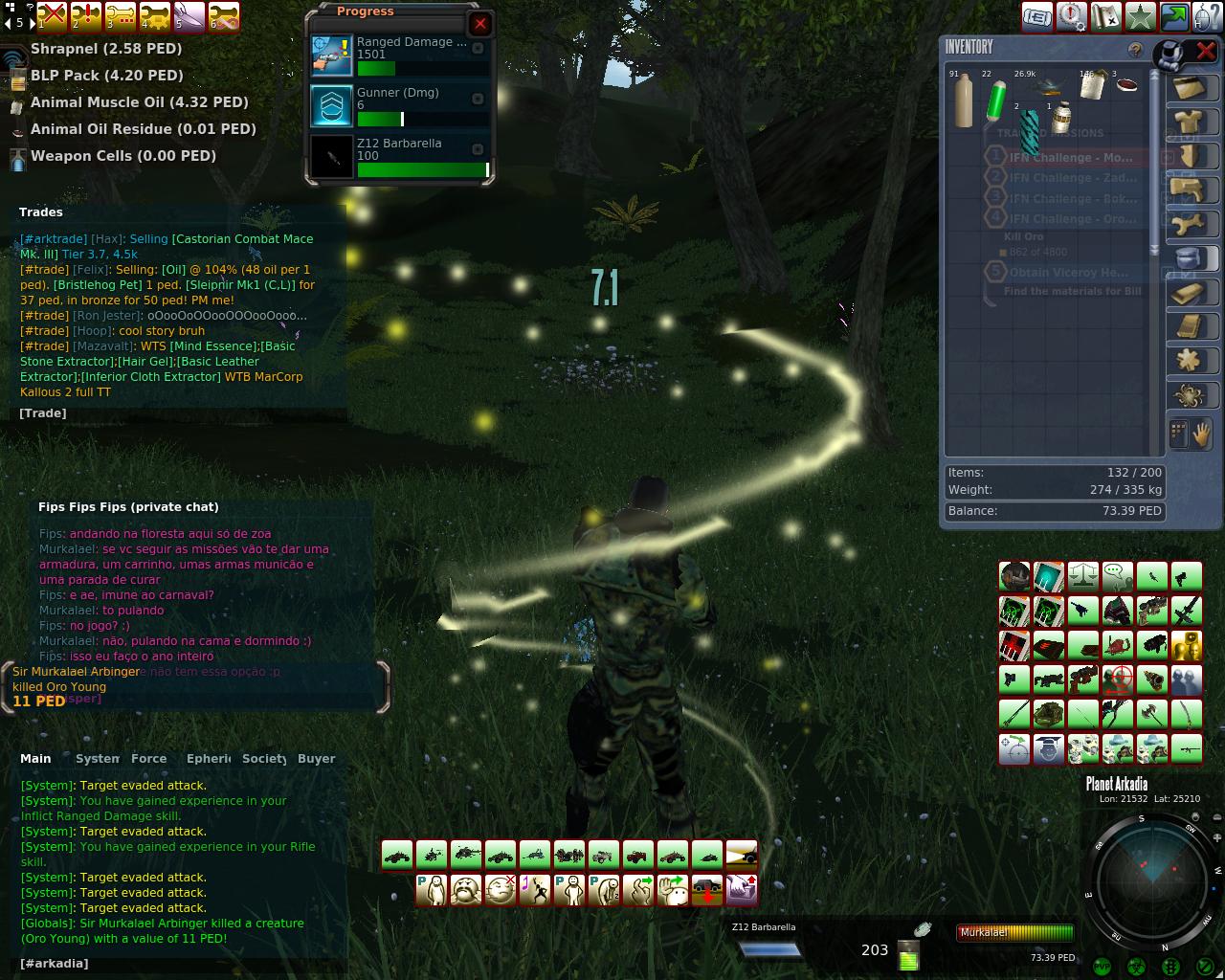Switch to the gold bar materials category
1225x980 pixels.
point(1189,292)
